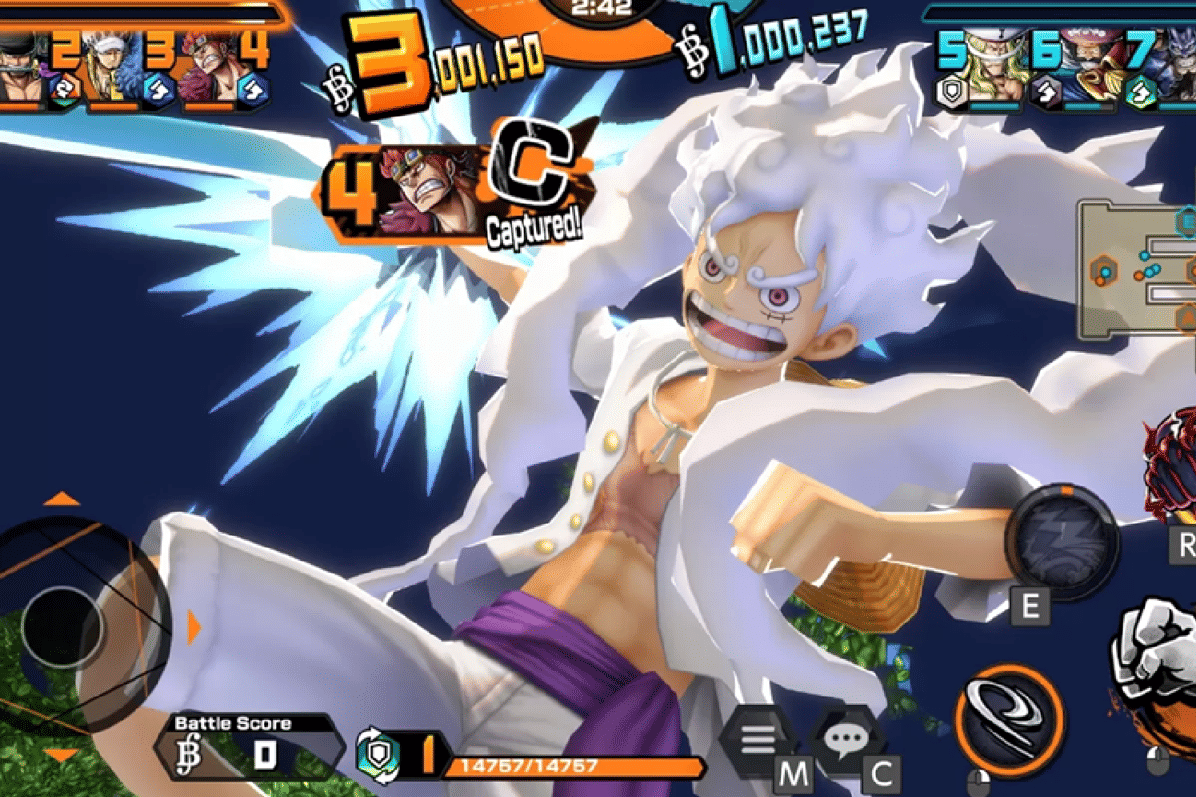Select Zoro's portrait in the orange team
The height and width of the screenshot is (797, 1196).
(22, 68)
